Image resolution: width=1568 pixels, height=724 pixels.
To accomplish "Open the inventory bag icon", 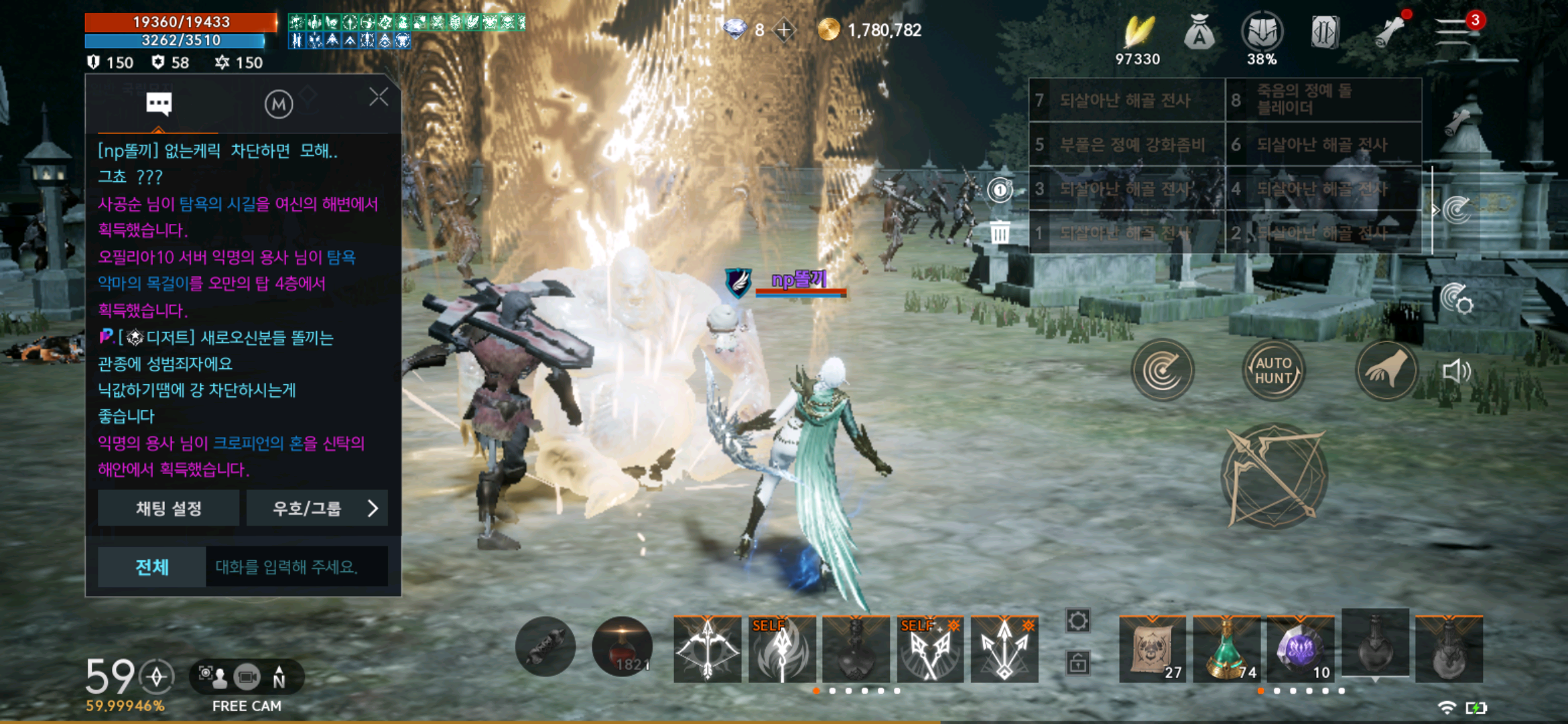I will pyautogui.click(x=1199, y=32).
